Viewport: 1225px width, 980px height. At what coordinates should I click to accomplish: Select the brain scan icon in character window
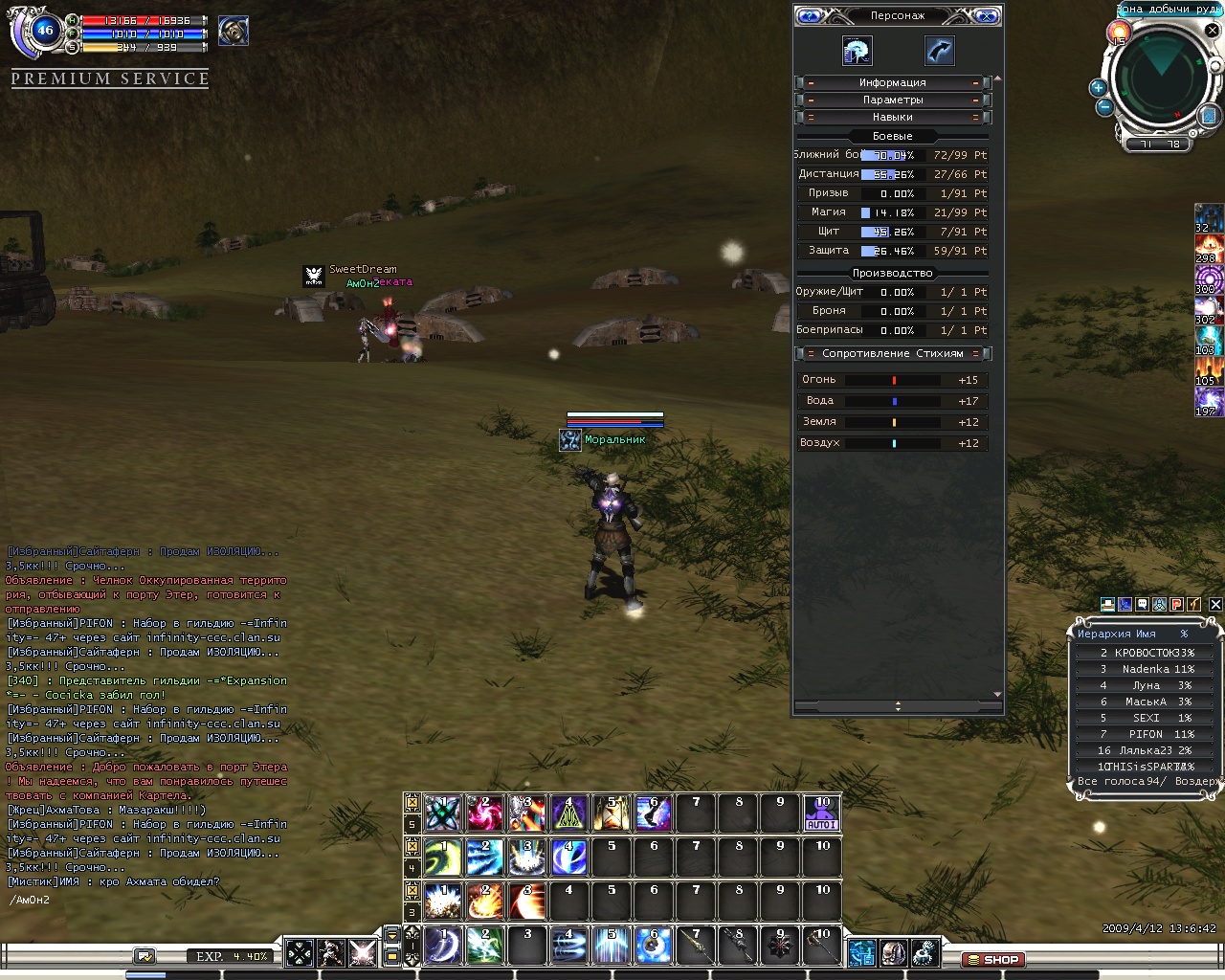(x=857, y=51)
